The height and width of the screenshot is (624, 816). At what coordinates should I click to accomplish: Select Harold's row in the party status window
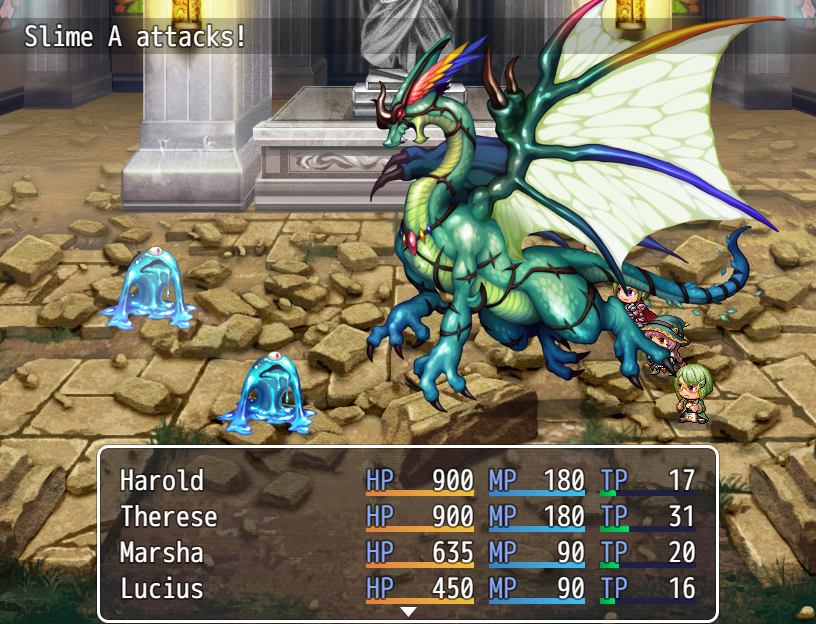click(x=407, y=481)
